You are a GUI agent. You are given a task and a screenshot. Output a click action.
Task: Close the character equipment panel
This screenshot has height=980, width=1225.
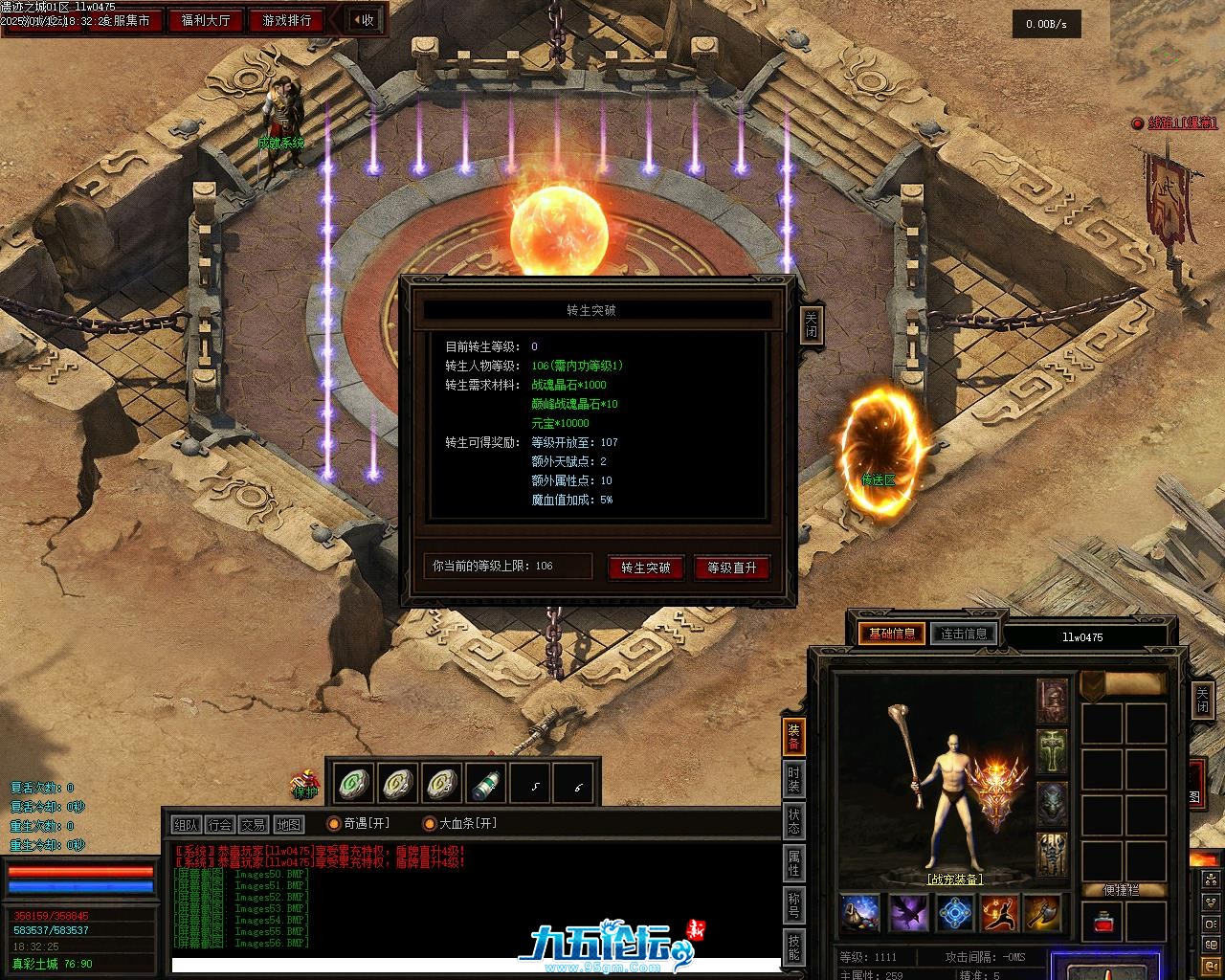(1202, 702)
